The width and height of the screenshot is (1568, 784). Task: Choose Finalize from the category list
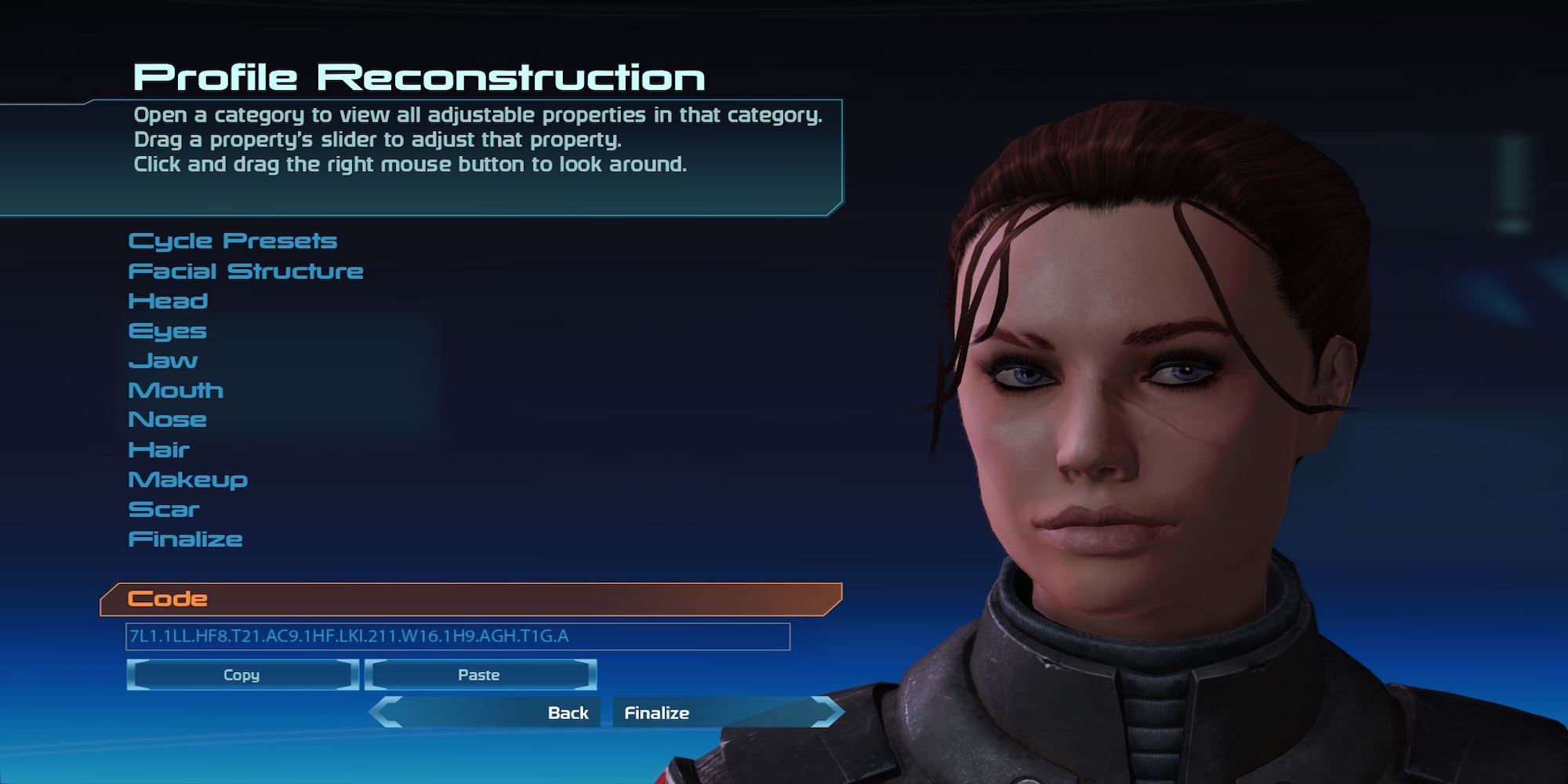point(186,539)
